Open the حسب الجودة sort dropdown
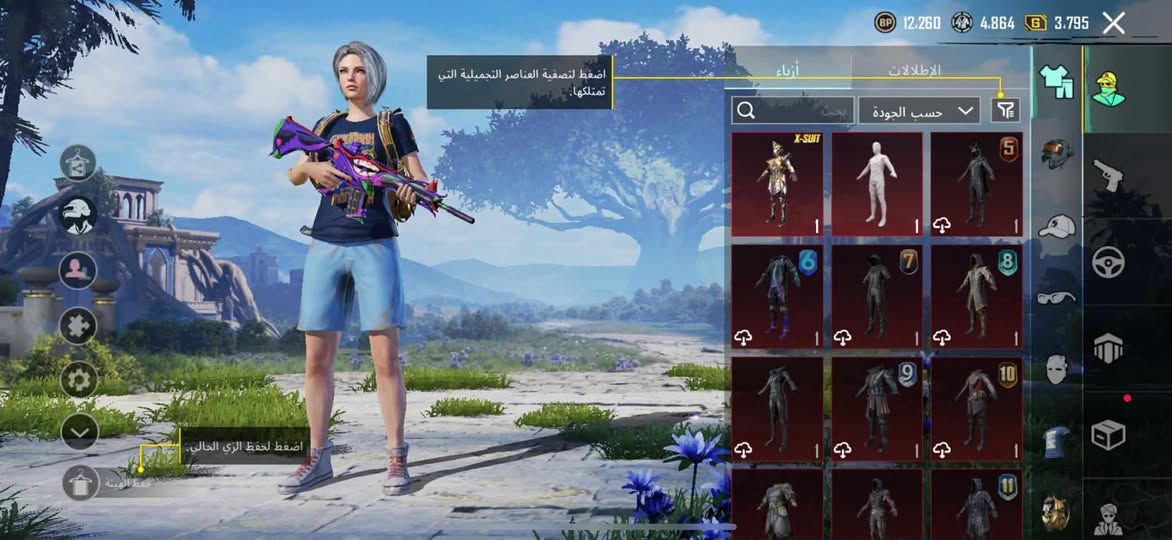Screen dimensions: 1172x540 [x=919, y=111]
